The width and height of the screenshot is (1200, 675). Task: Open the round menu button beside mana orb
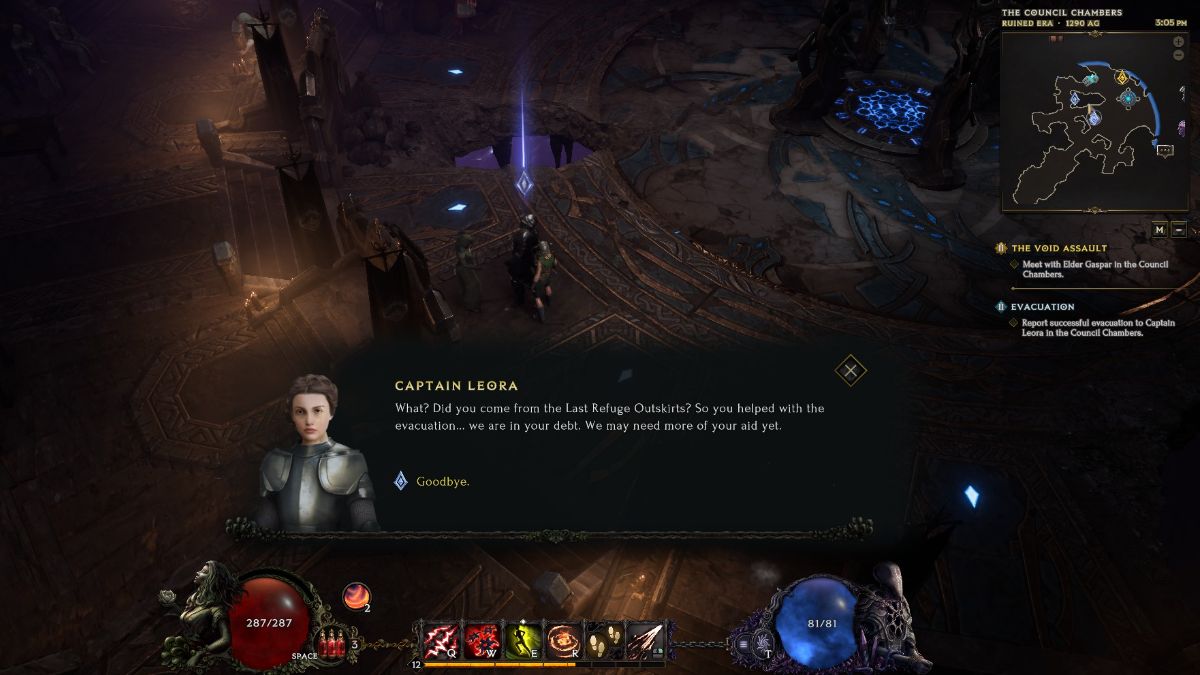744,645
